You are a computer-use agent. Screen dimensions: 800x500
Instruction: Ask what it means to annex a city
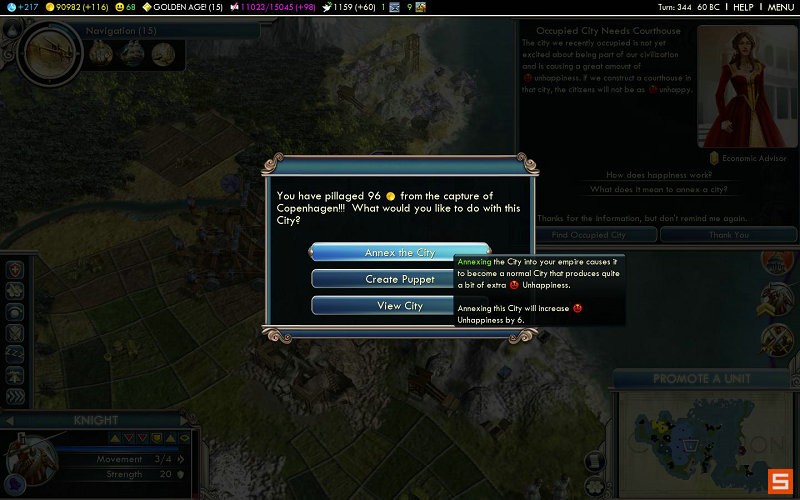pos(656,189)
